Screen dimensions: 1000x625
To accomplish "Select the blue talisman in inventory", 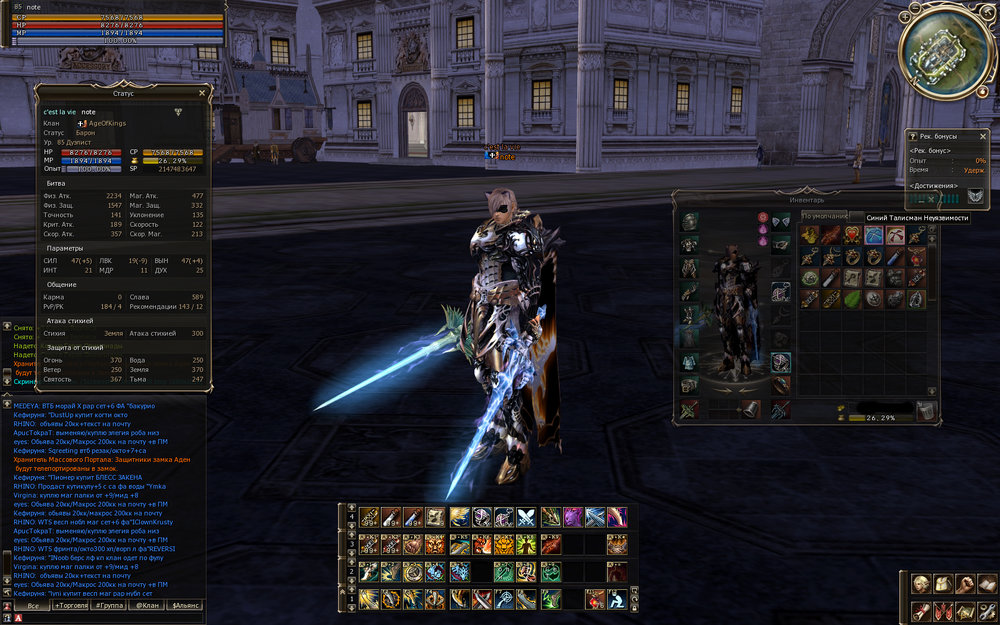I will click(x=873, y=235).
